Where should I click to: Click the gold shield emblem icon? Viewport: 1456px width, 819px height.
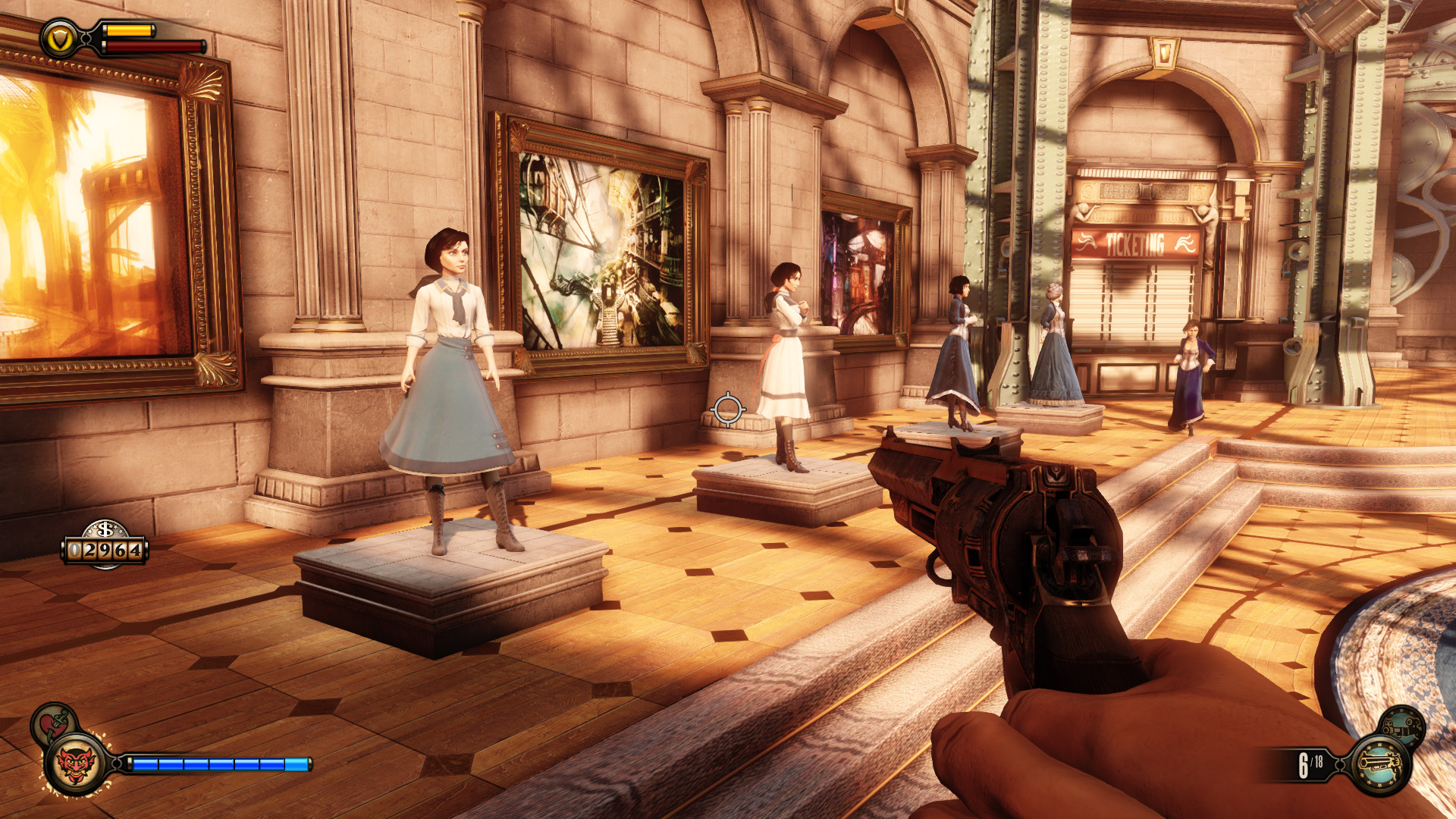click(x=60, y=39)
